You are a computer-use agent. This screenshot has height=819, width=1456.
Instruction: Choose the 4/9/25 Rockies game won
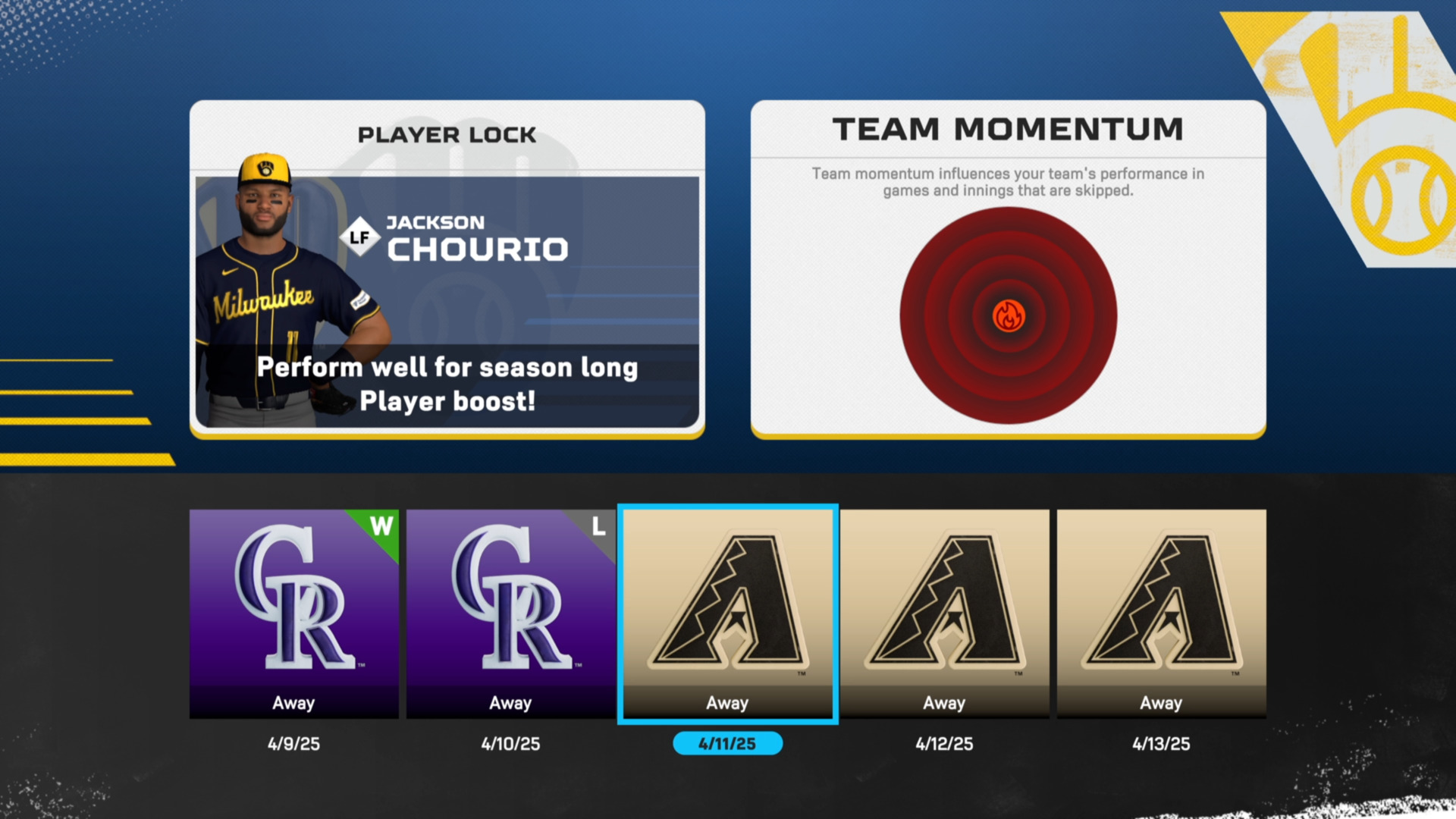293,613
